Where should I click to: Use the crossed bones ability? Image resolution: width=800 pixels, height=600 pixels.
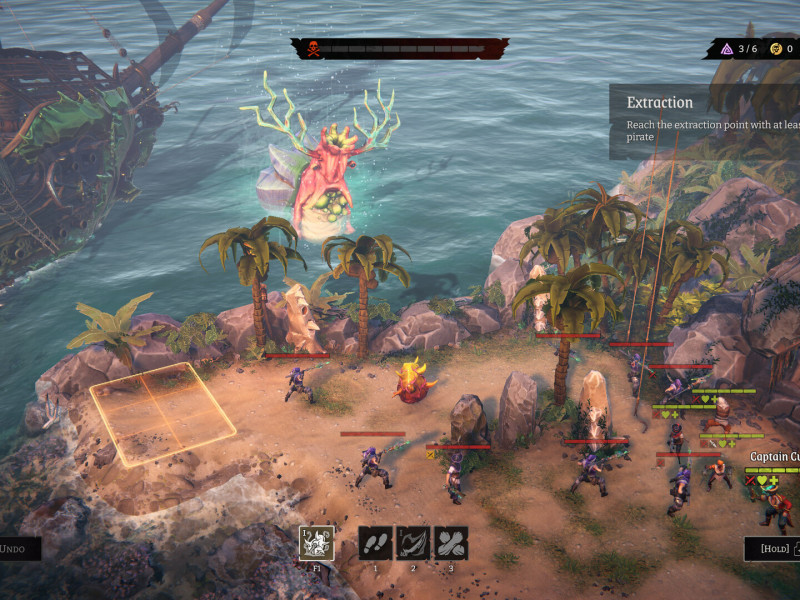(451, 543)
